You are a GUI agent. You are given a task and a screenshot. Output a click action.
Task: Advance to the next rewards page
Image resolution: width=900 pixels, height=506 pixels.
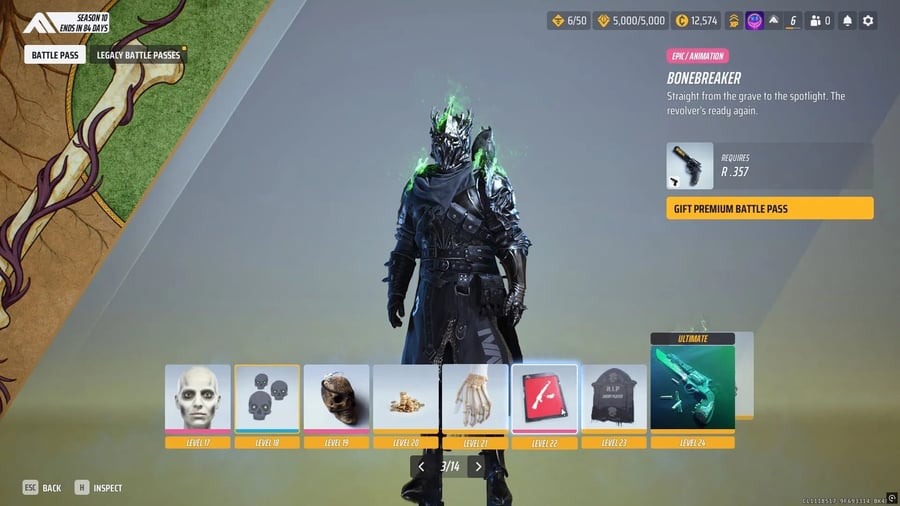(x=478, y=466)
